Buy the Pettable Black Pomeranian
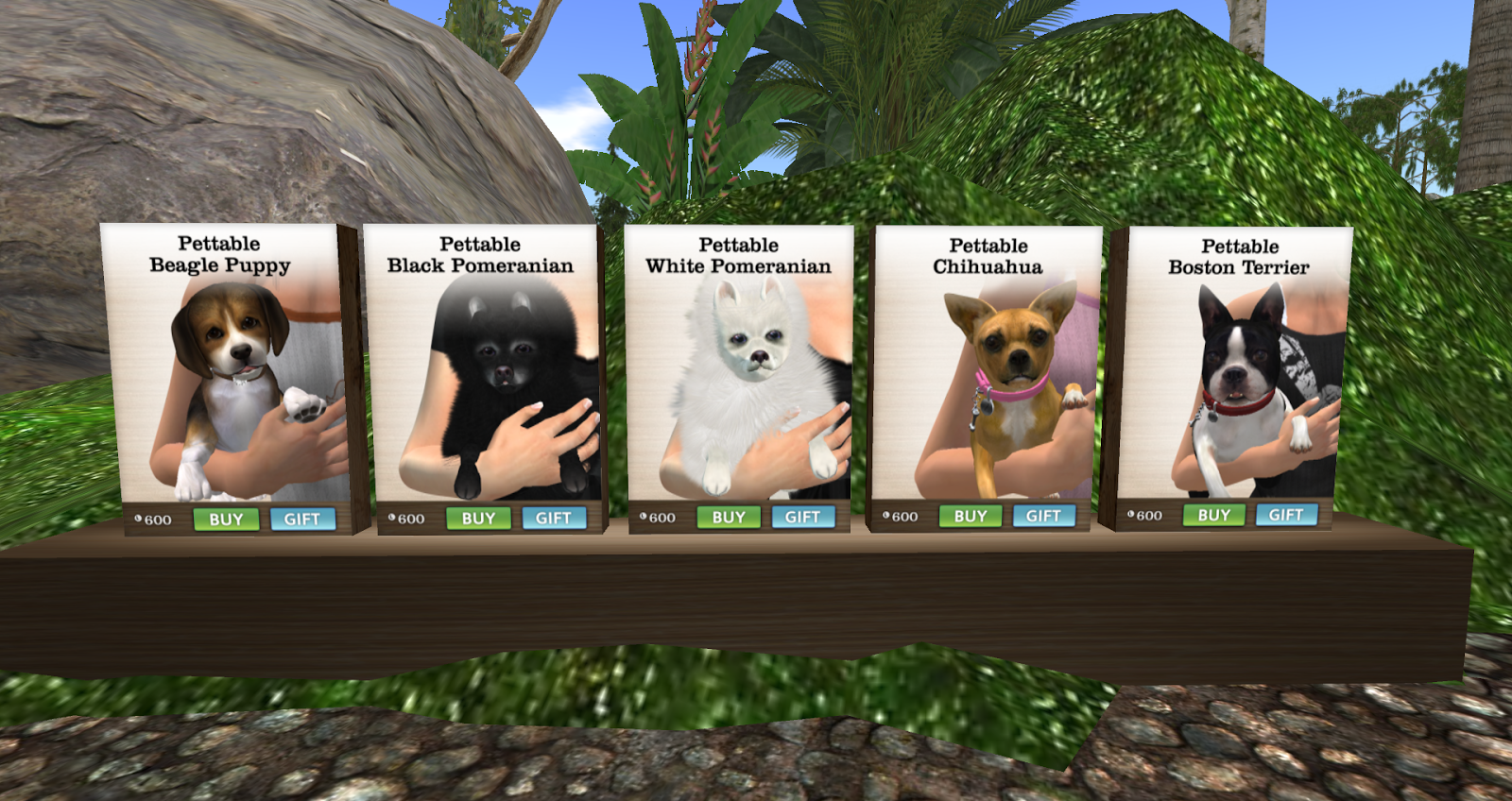Viewport: 1512px width, 801px height. 479,518
